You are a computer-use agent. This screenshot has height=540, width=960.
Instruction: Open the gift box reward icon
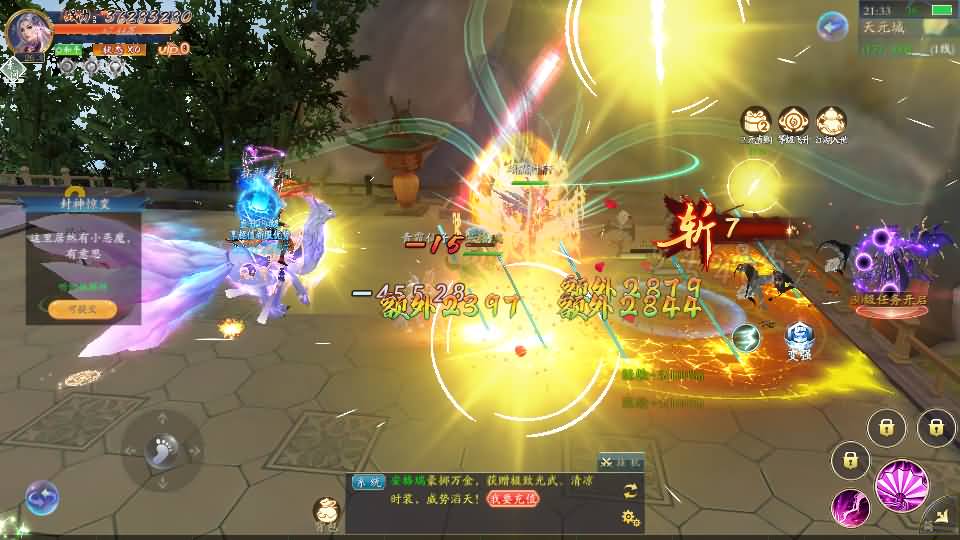pos(755,123)
